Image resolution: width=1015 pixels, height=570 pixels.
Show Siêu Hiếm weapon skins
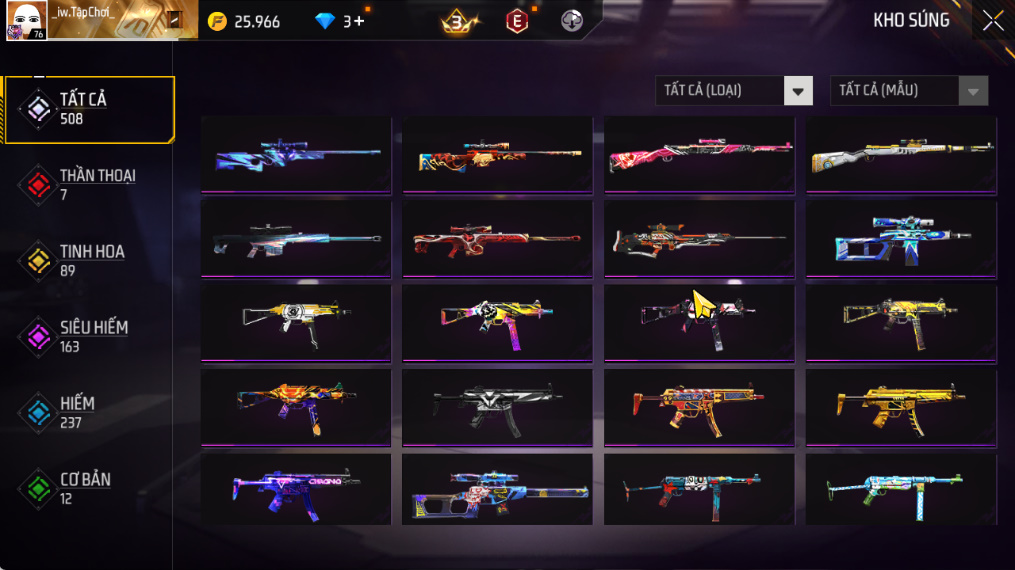[88, 336]
